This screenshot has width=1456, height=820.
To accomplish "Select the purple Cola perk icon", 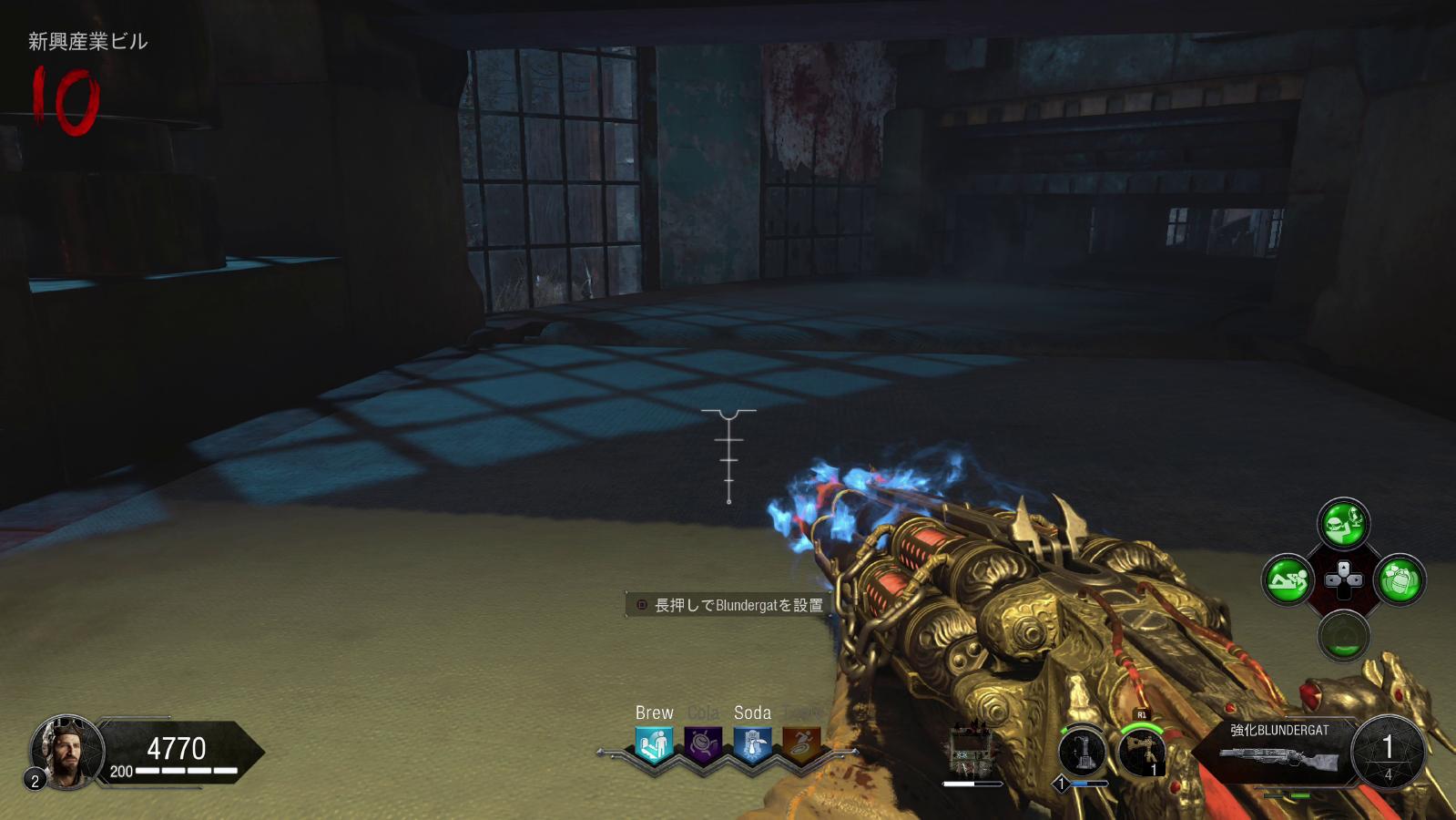I will (703, 744).
